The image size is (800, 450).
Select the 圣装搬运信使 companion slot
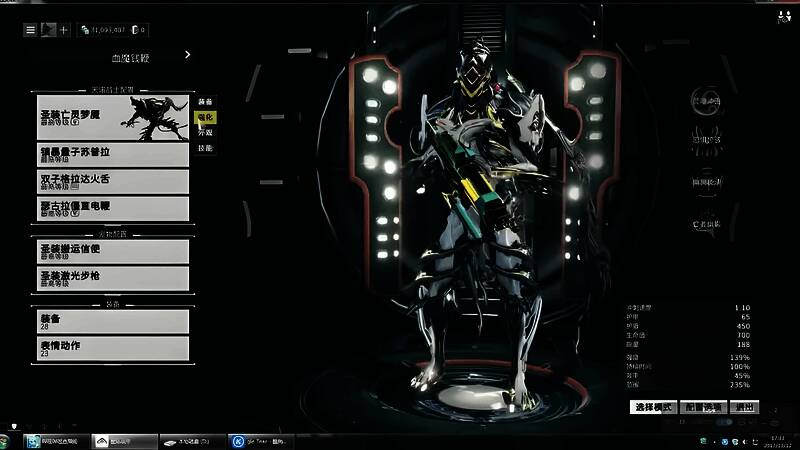tap(112, 250)
